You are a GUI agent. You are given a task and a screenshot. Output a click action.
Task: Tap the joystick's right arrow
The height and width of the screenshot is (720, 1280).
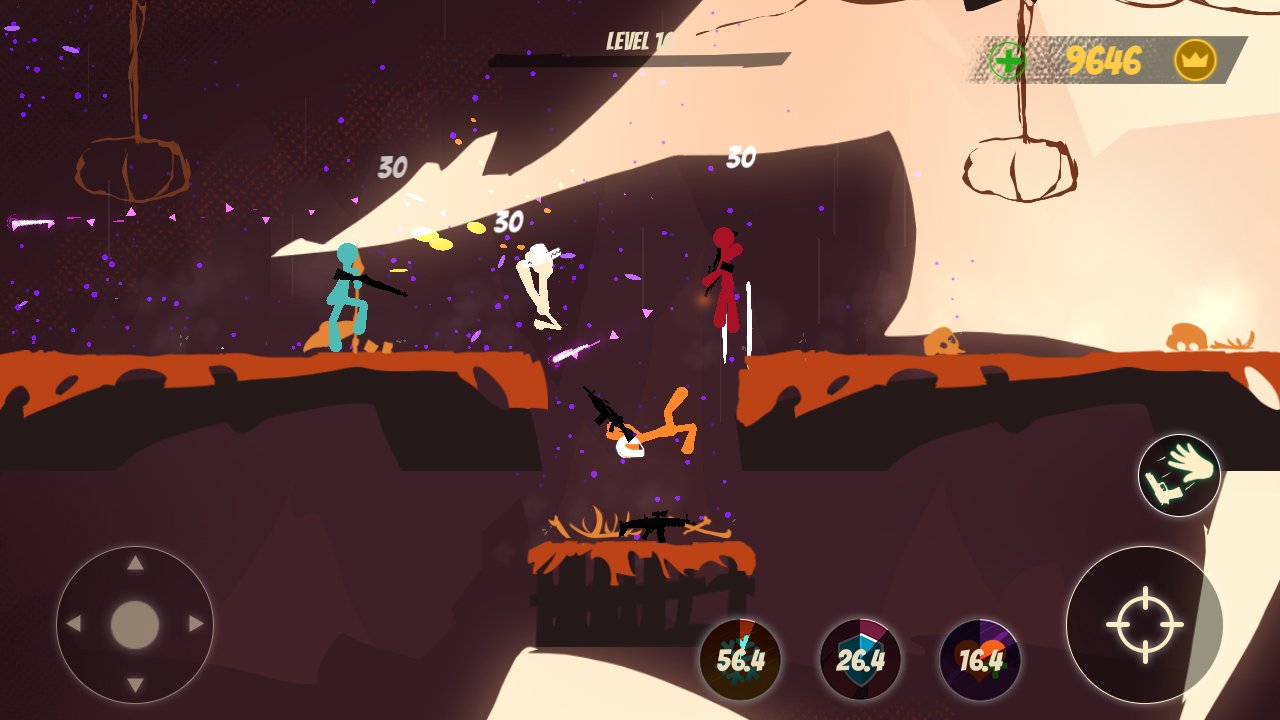(196, 625)
